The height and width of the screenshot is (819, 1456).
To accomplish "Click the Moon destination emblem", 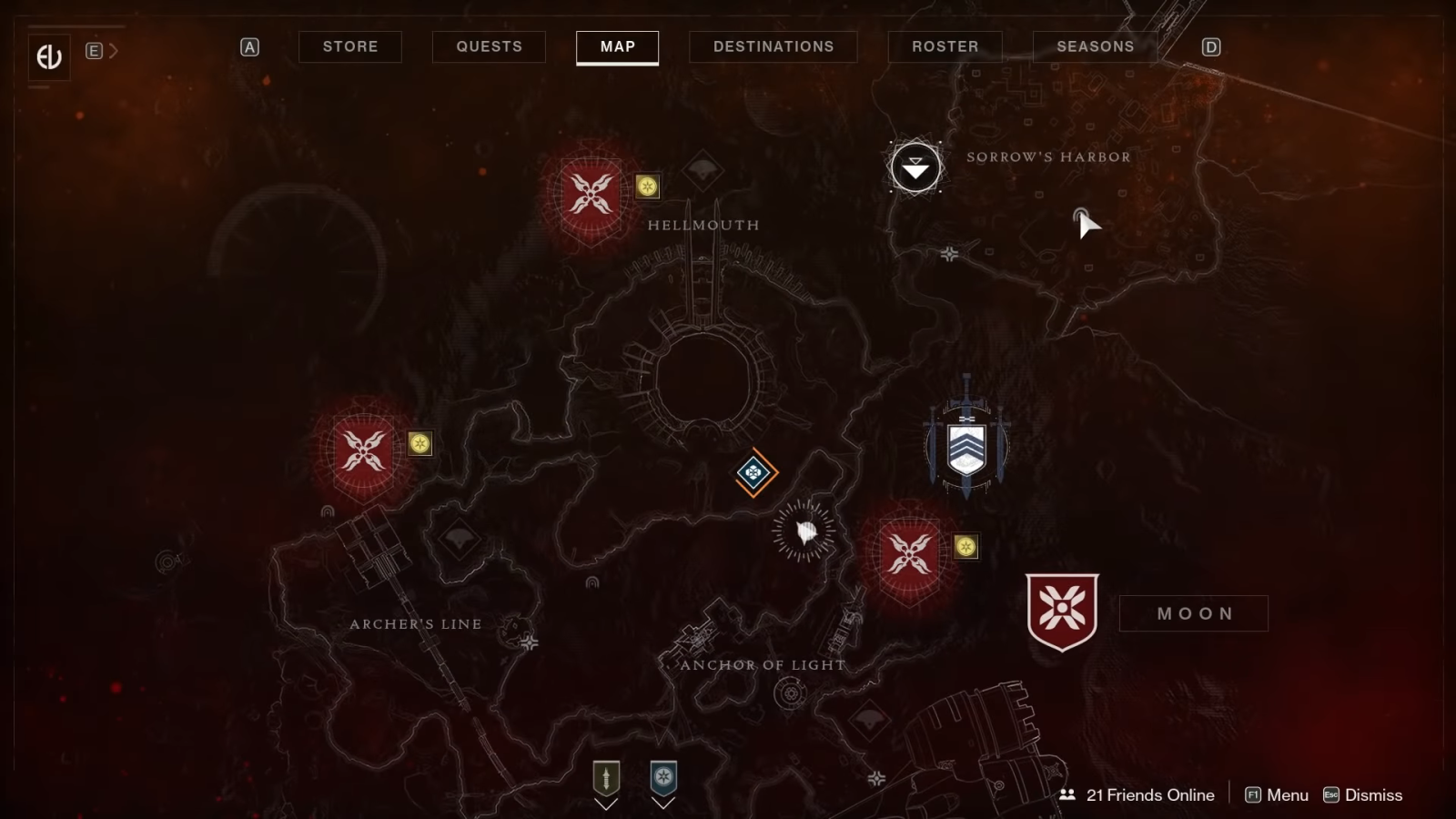I will coord(1062,612).
